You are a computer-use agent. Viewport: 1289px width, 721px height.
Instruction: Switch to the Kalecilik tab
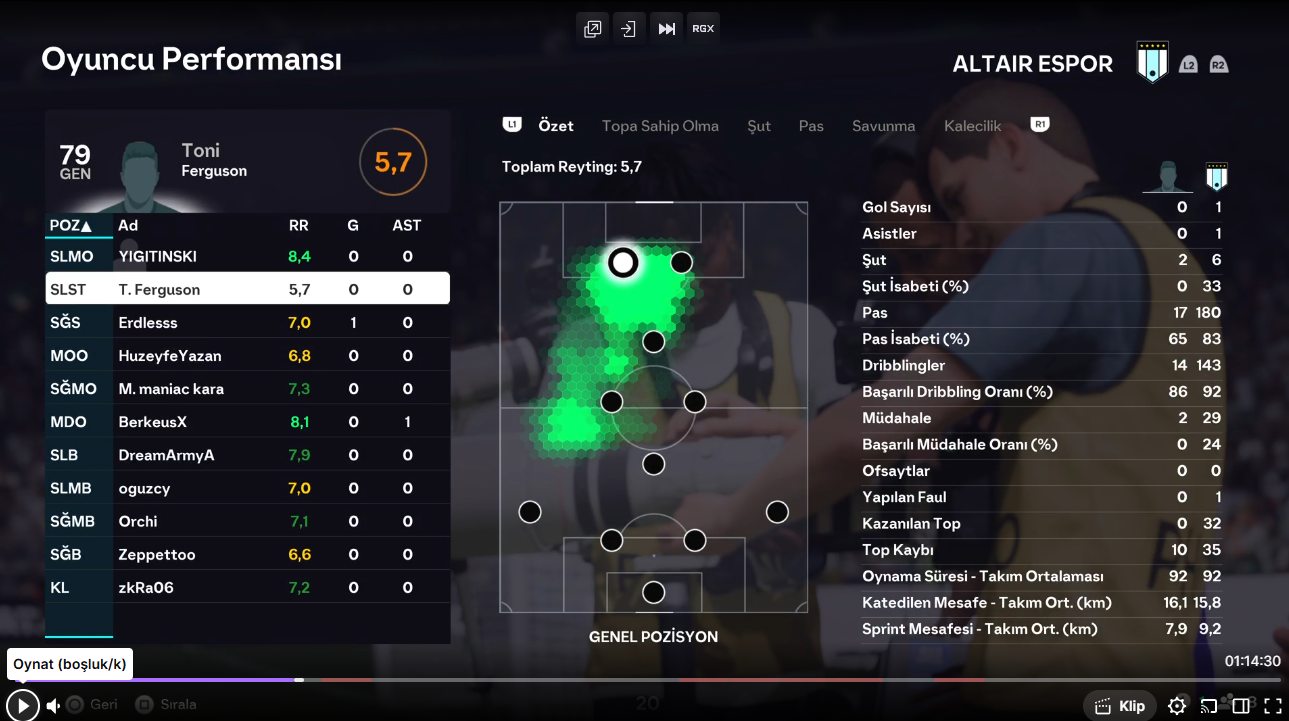[972, 126]
